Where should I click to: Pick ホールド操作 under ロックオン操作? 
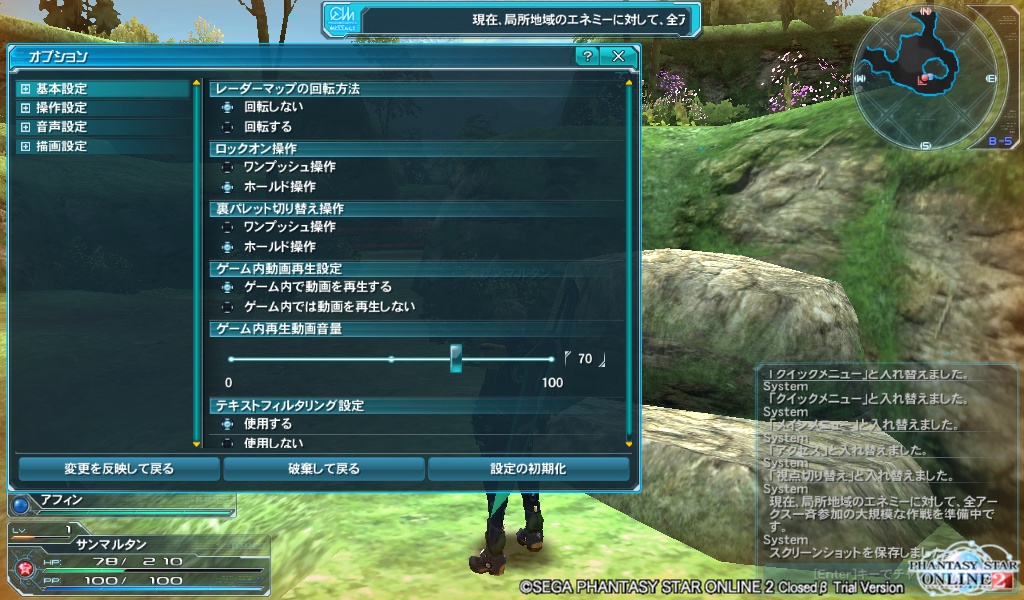tap(227, 187)
